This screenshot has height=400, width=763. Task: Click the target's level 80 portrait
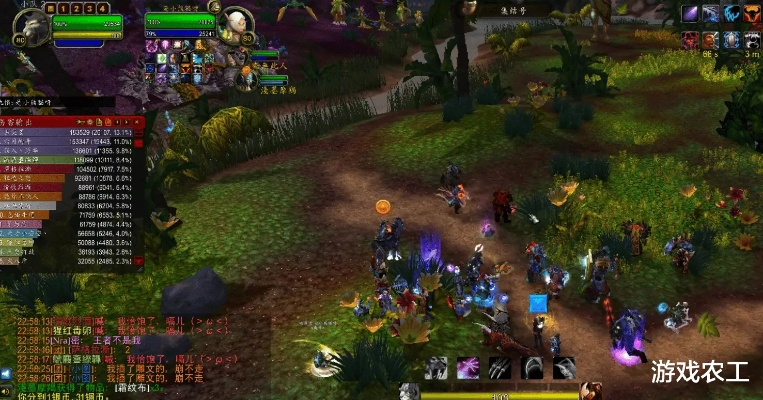click(x=236, y=23)
